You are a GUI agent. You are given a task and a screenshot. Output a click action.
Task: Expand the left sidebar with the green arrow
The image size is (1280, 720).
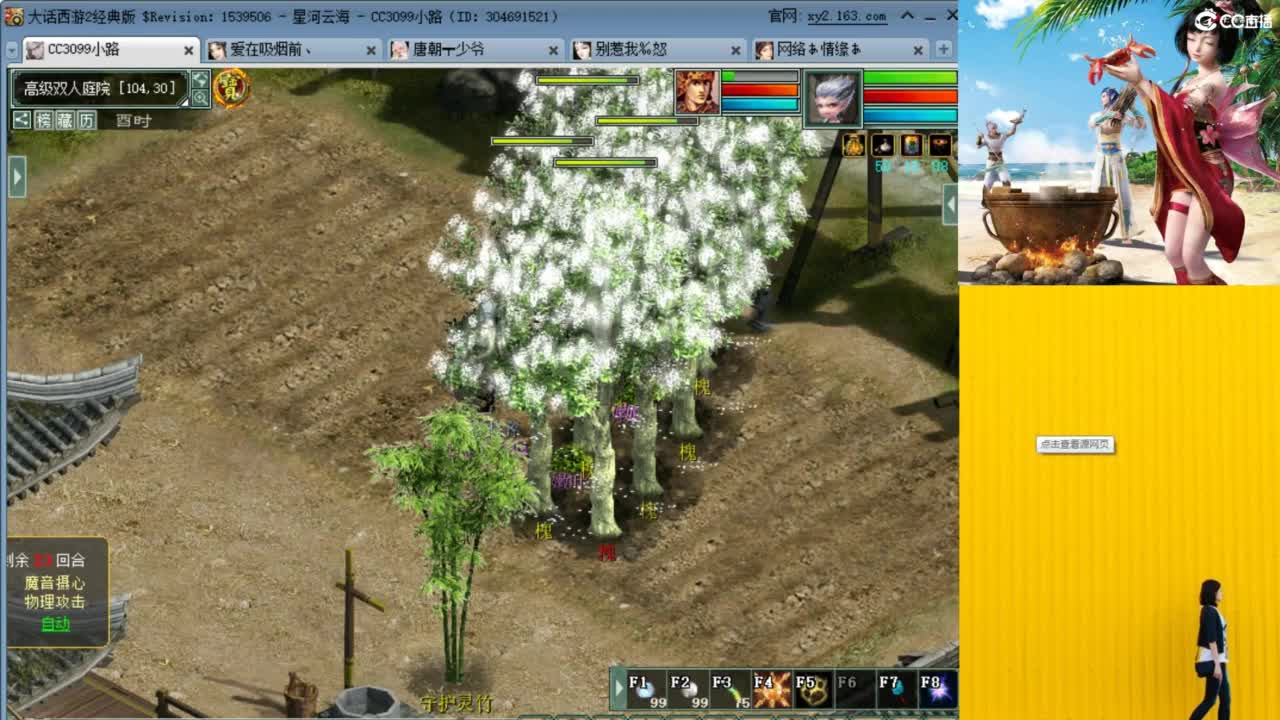[x=15, y=178]
